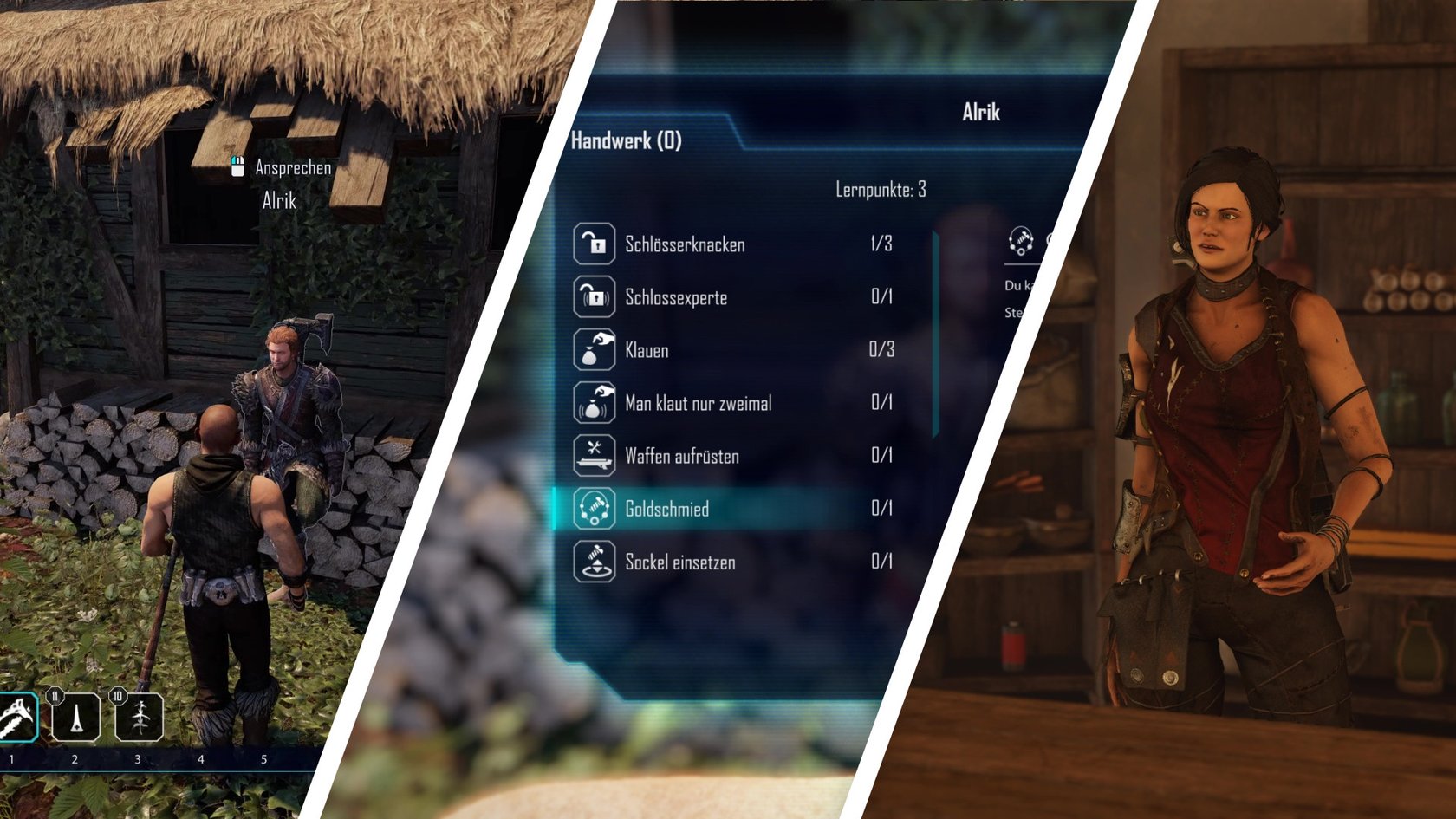Click the Goldschmied jewelry icon
The width and height of the screenshot is (1456, 819).
point(593,509)
